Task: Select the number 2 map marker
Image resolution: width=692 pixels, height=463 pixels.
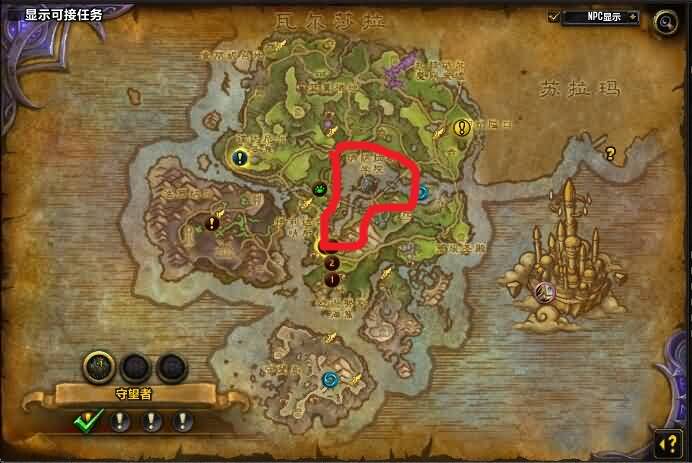Action: (332, 263)
